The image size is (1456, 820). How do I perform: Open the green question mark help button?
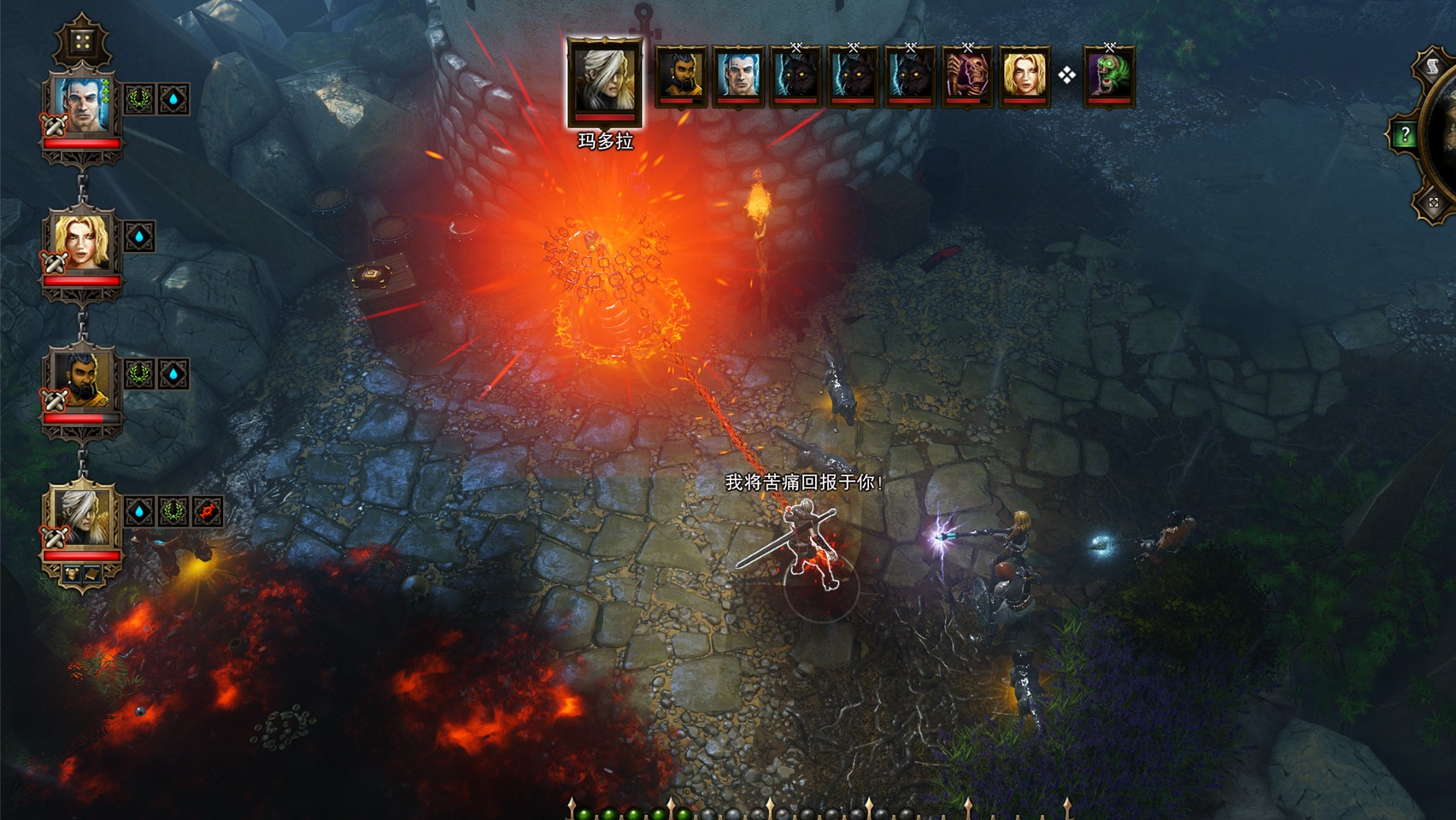click(1404, 134)
